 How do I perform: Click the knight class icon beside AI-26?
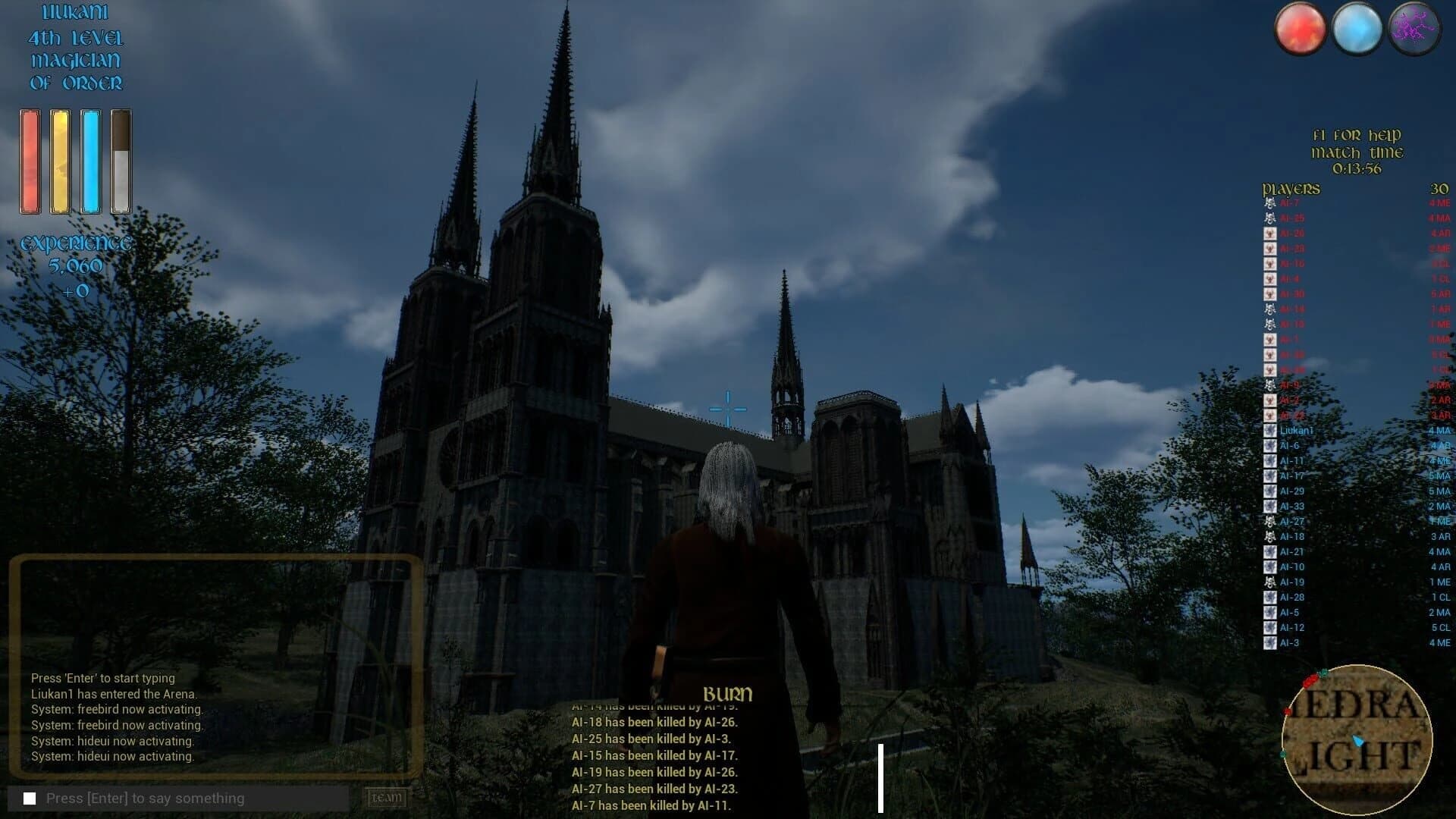[1270, 233]
